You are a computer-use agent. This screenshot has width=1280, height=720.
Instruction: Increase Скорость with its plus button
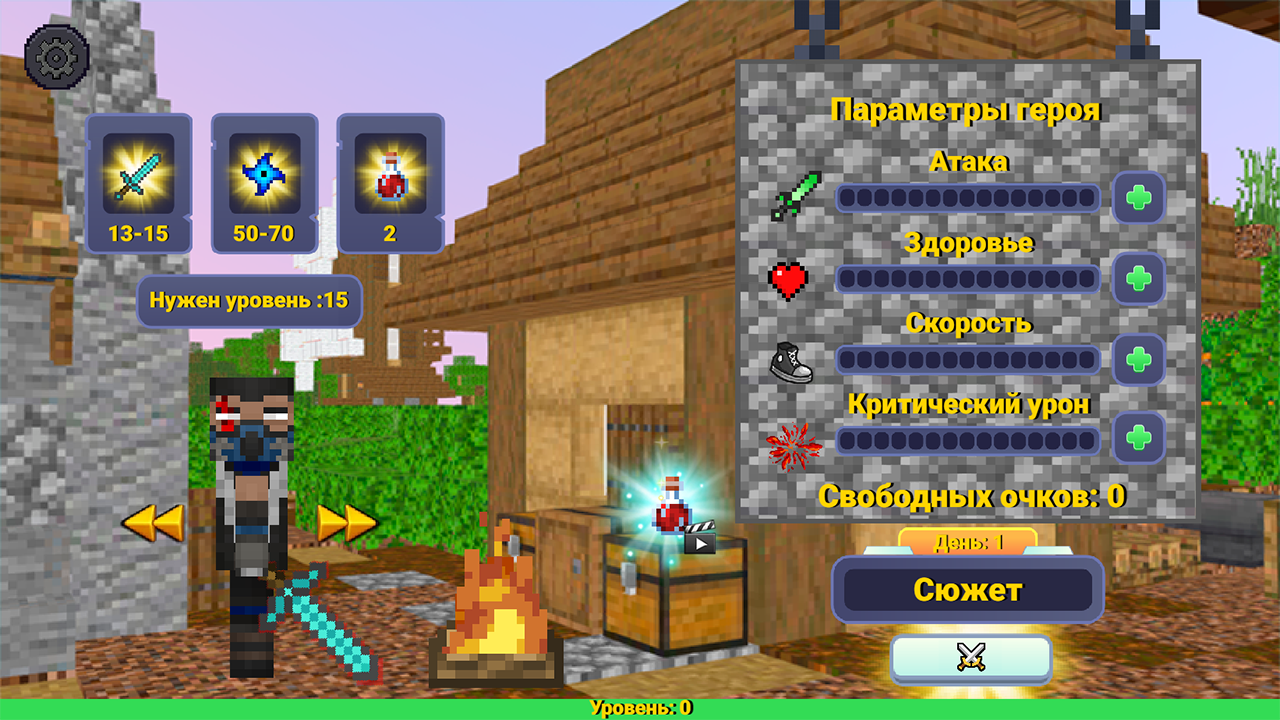click(1140, 360)
